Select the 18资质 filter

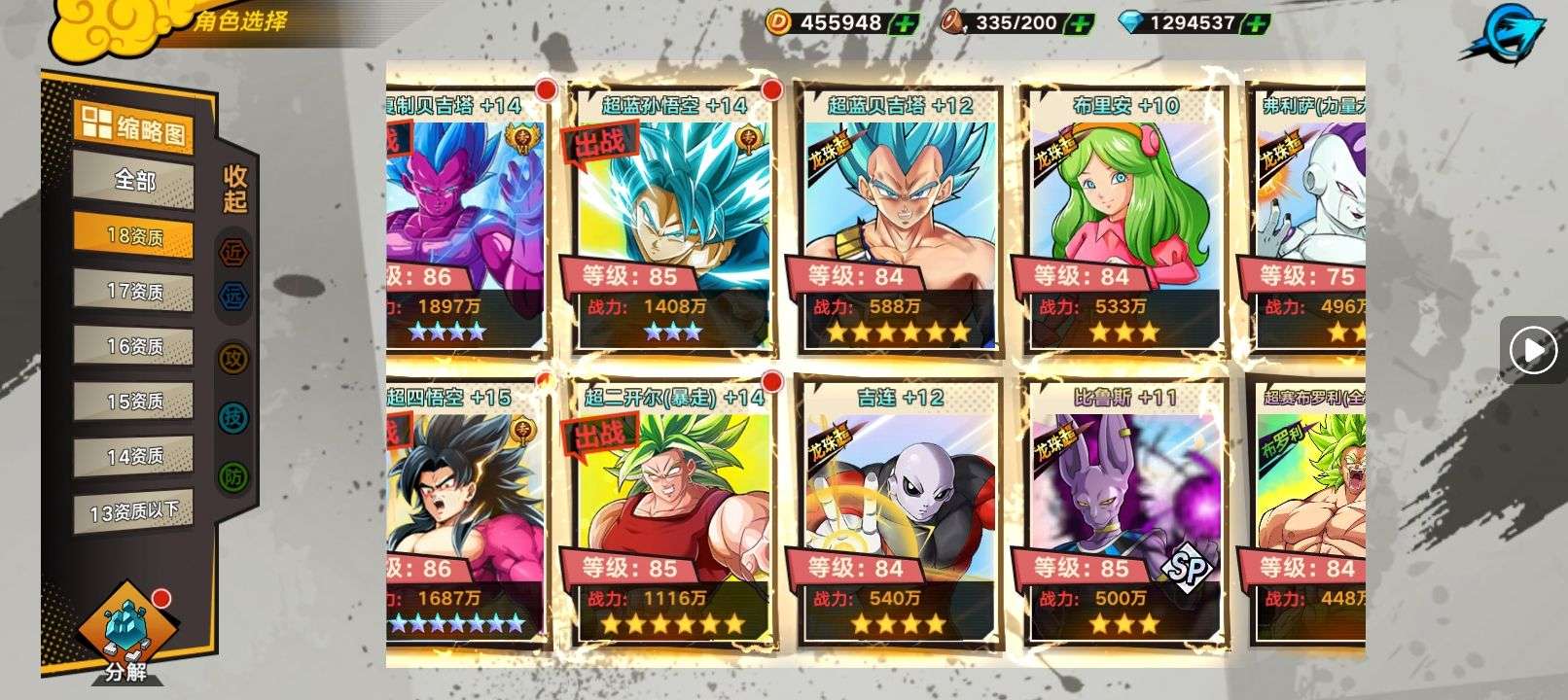(134, 236)
